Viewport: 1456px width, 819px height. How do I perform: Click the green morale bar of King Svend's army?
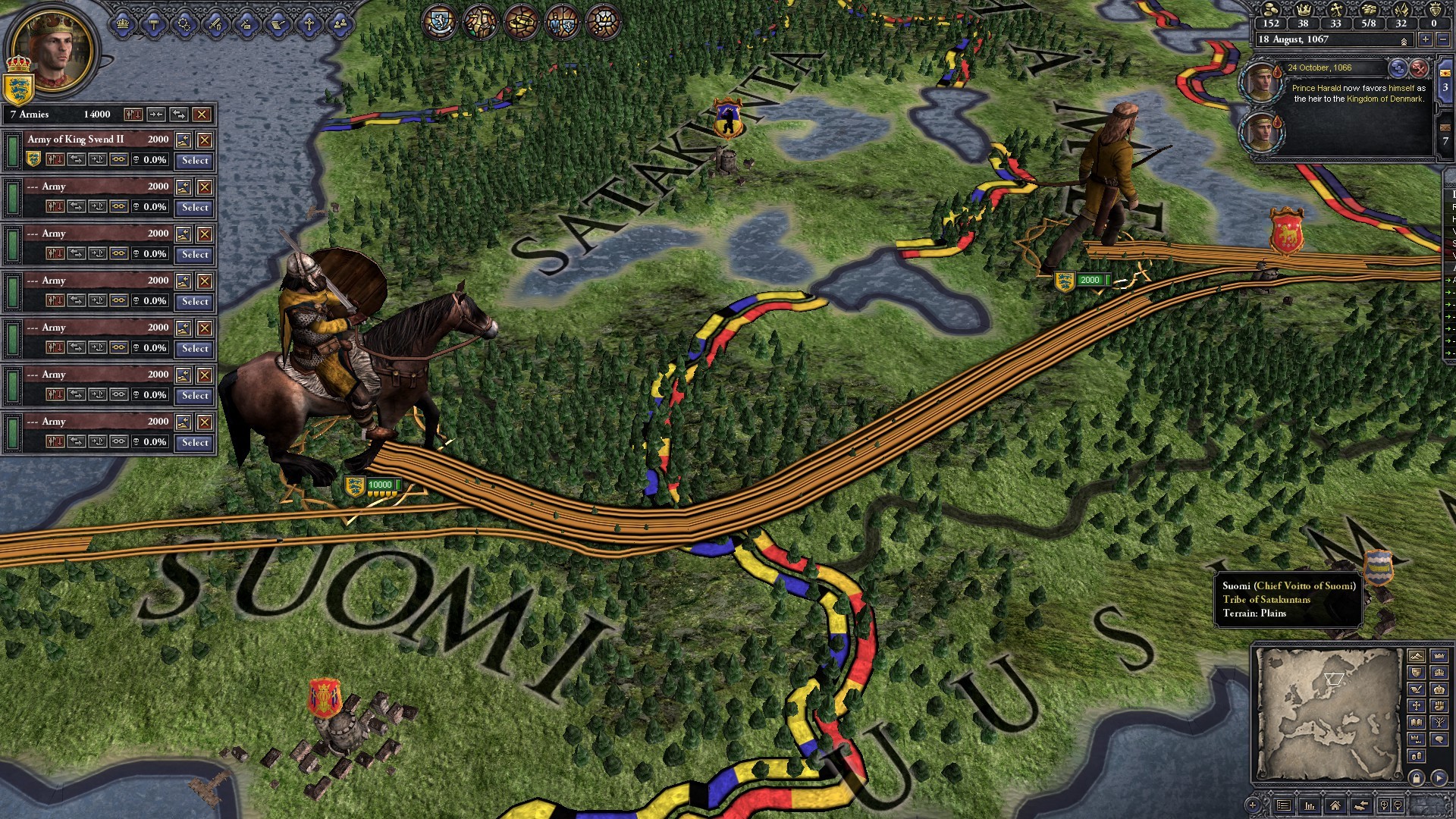[13, 152]
